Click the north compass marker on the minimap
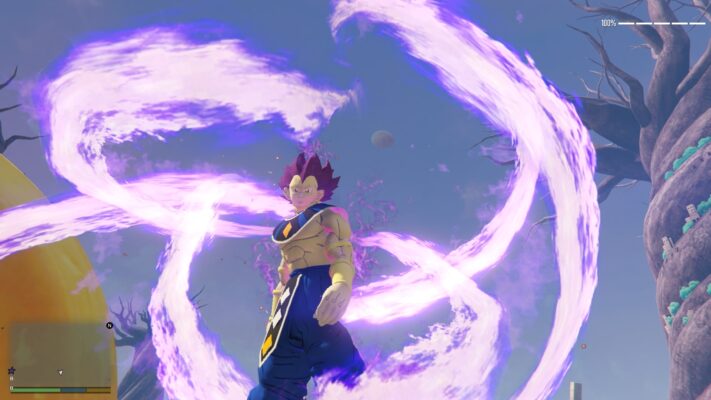 (x=109, y=325)
